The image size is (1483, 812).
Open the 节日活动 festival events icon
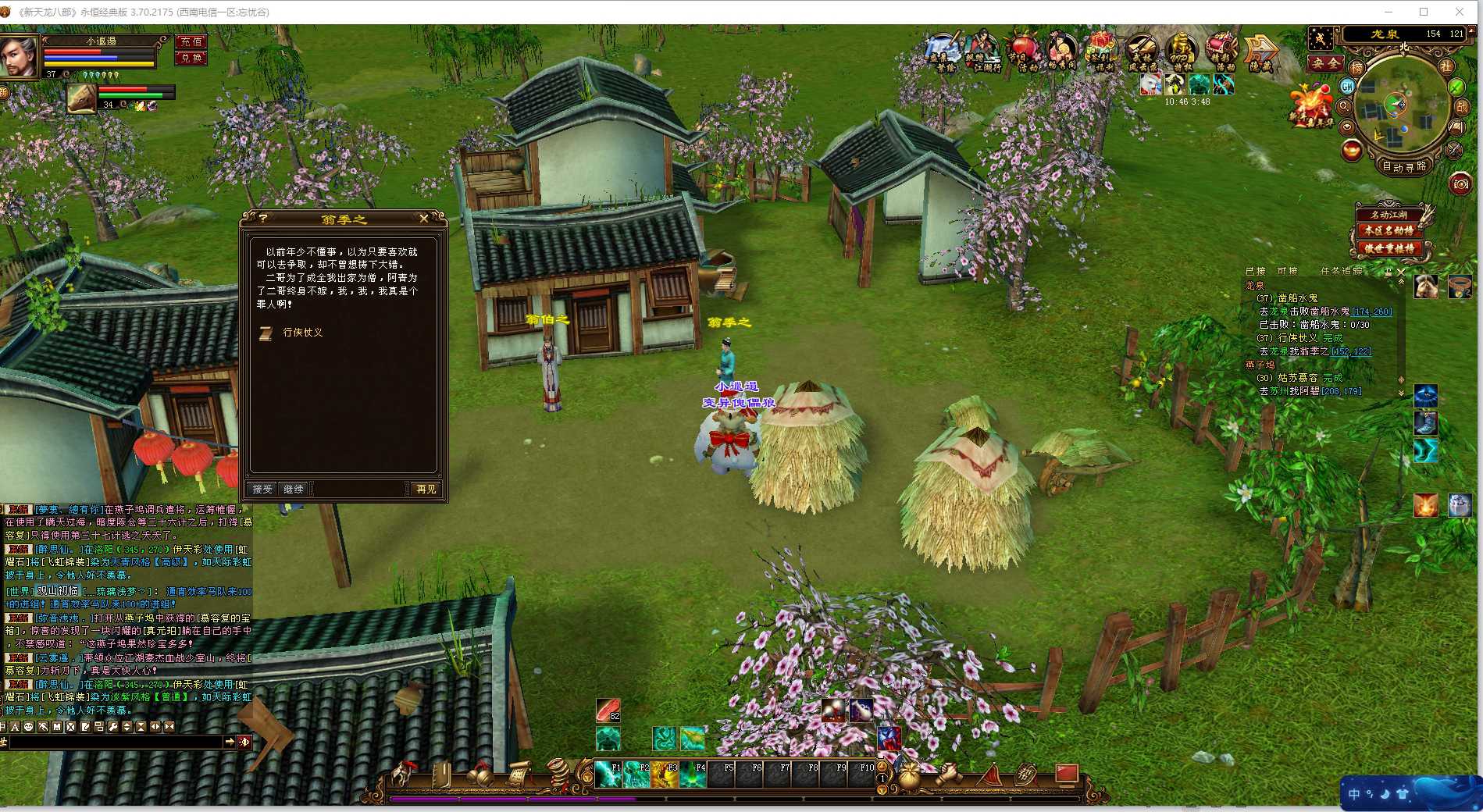[x=1023, y=52]
